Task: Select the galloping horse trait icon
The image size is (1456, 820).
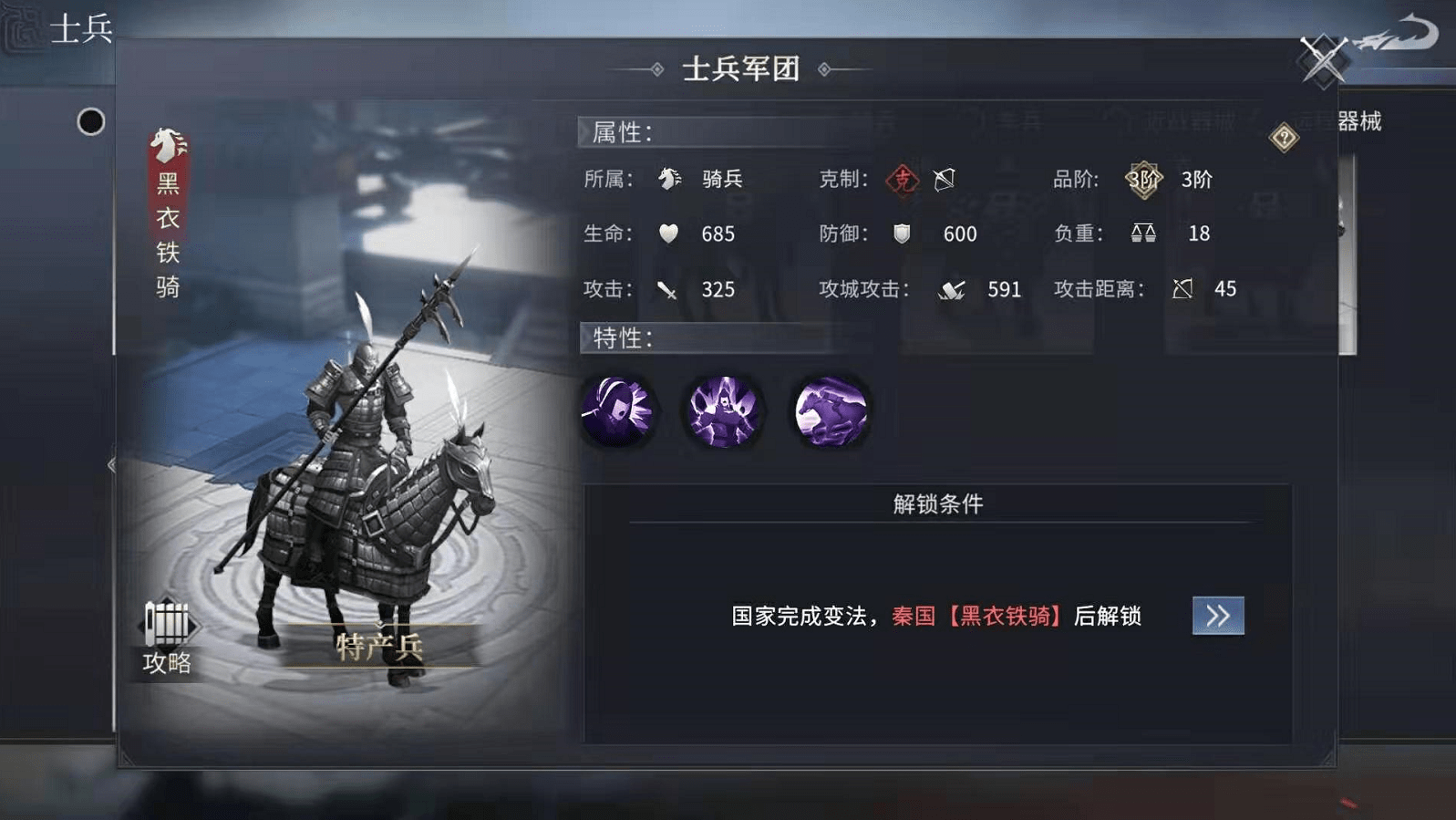Action: pyautogui.click(x=829, y=412)
